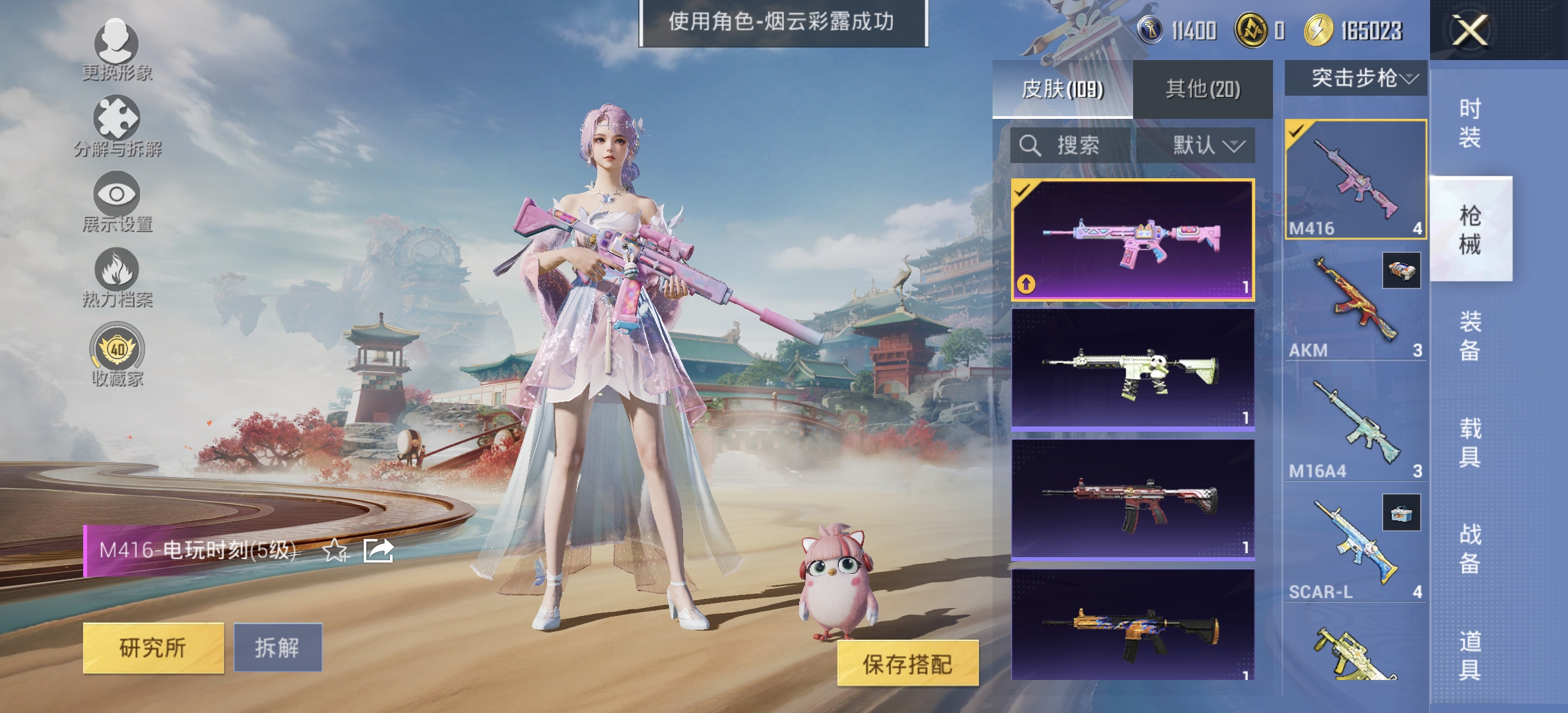Open the 突击步枪 weapon category dropdown
Image resolution: width=1568 pixels, height=713 pixels.
tap(1355, 79)
